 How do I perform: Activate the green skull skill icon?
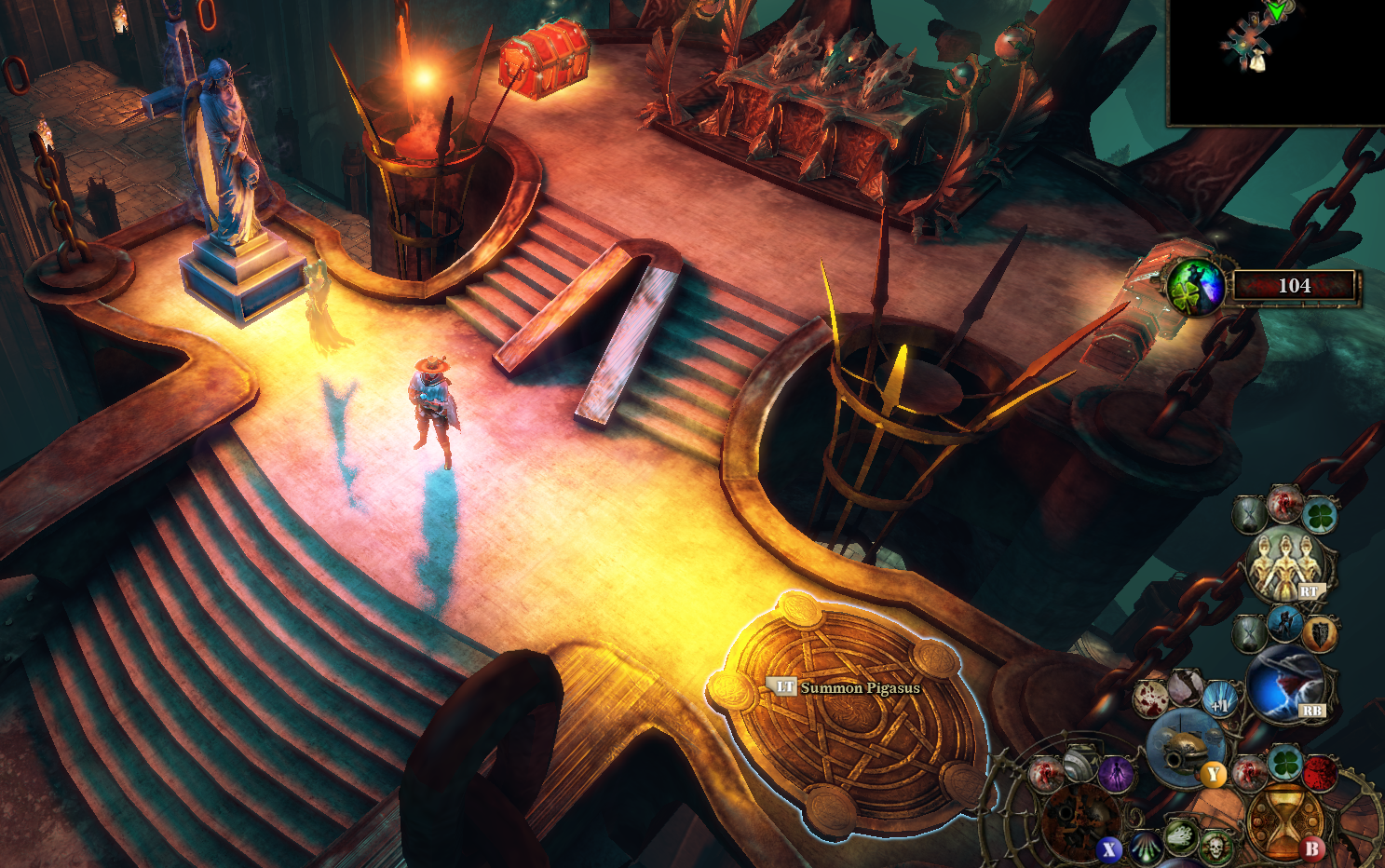1215,848
